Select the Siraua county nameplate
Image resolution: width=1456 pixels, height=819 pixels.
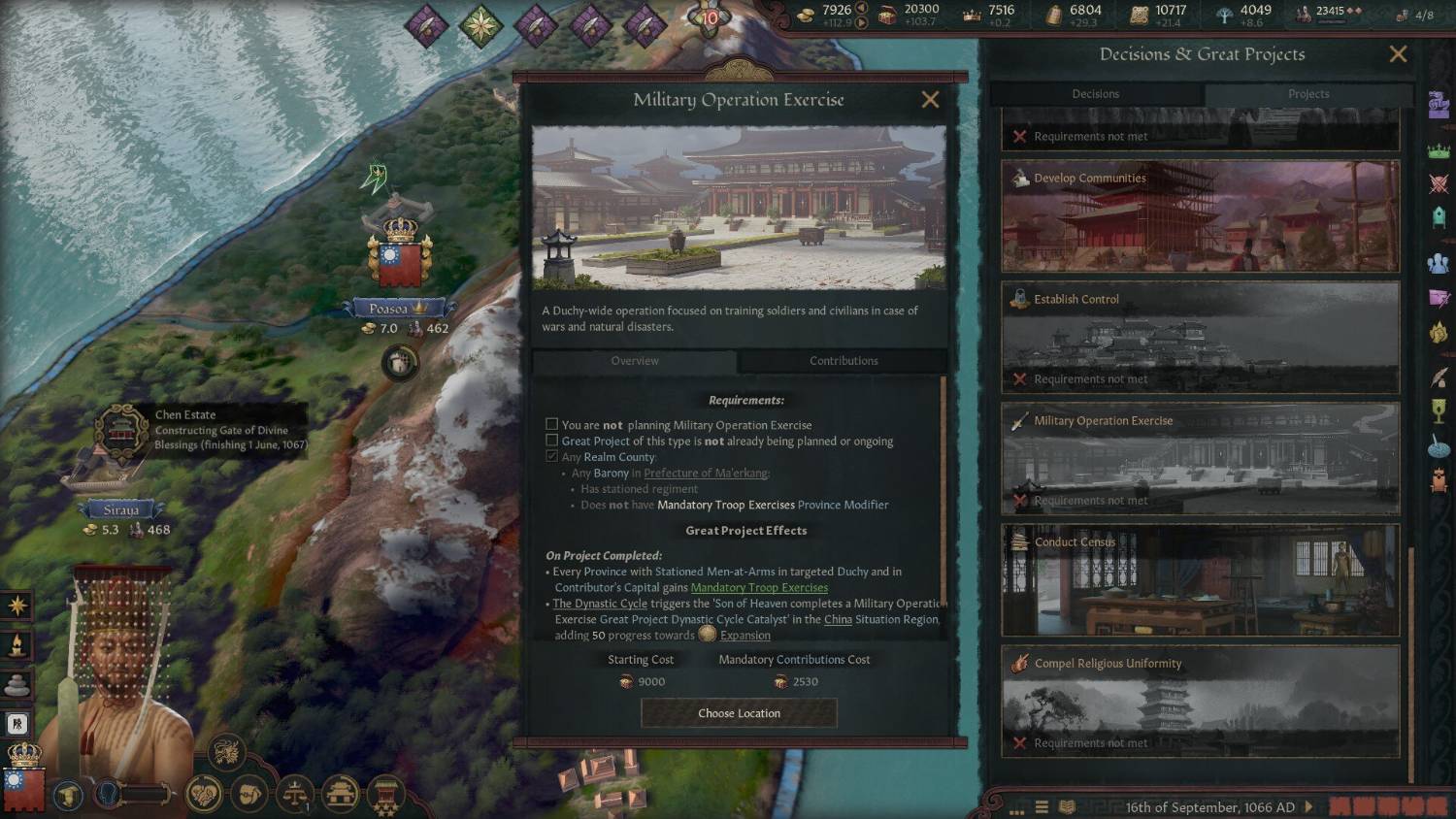121,510
